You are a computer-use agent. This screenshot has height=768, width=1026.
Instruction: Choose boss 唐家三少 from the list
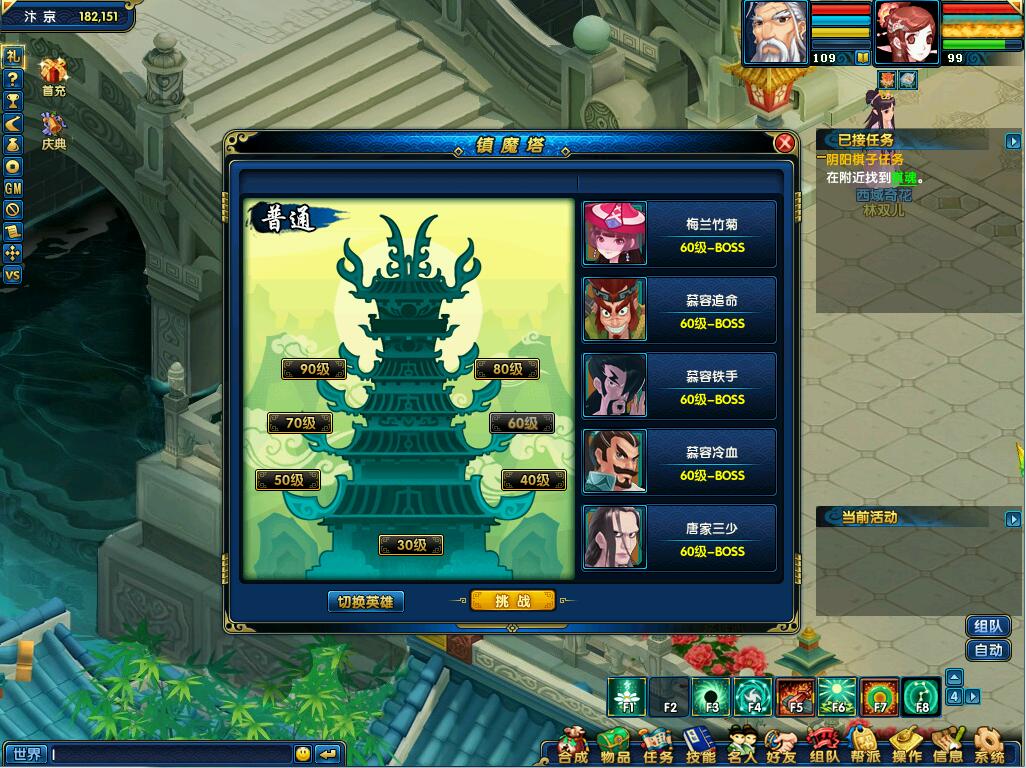[679, 538]
